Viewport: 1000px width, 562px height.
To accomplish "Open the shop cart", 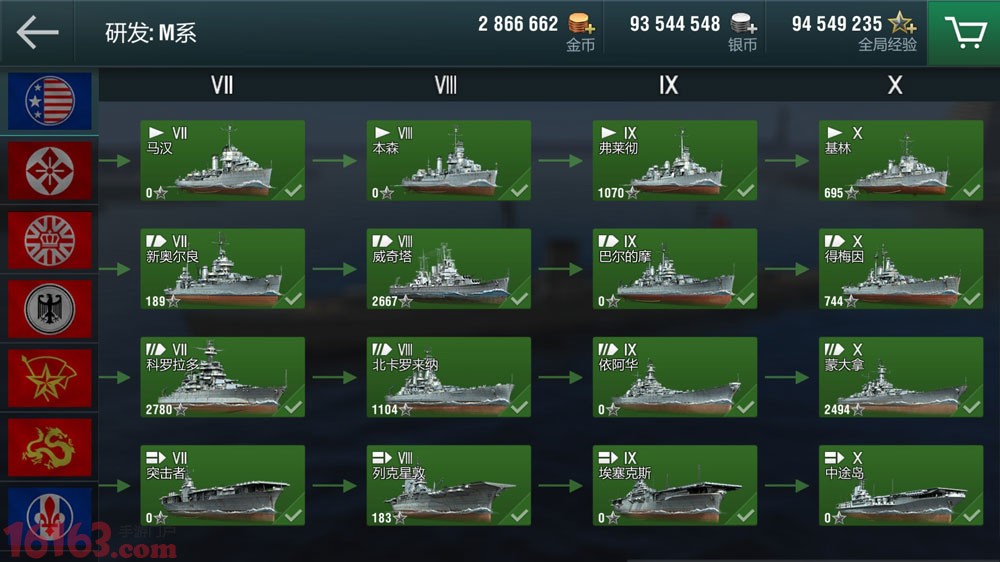I will pyautogui.click(x=964, y=33).
